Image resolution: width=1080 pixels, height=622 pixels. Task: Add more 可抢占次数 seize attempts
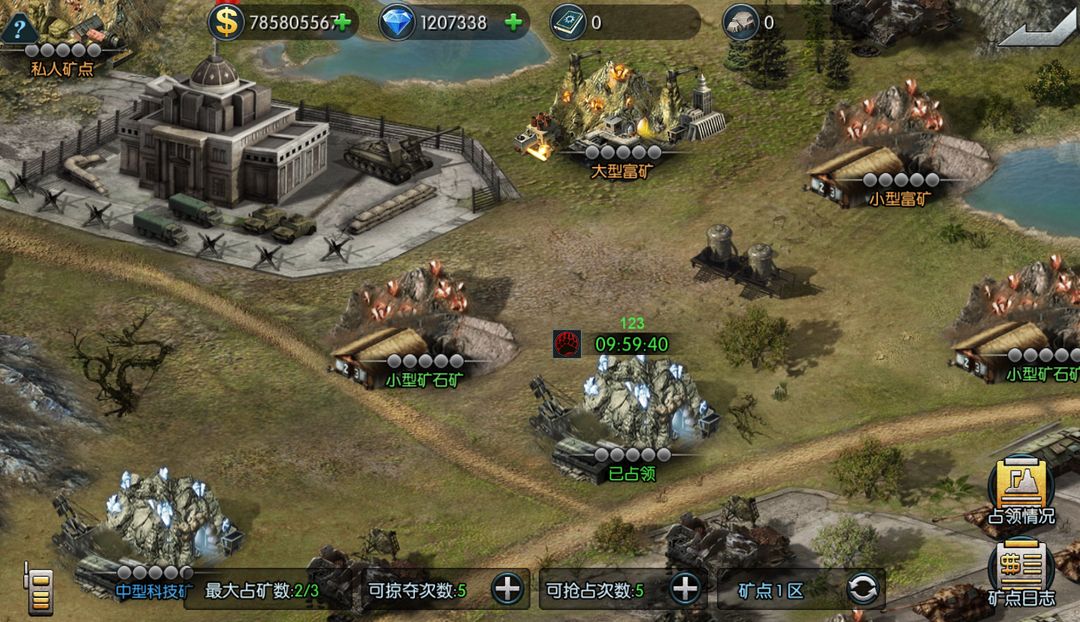[x=684, y=589]
